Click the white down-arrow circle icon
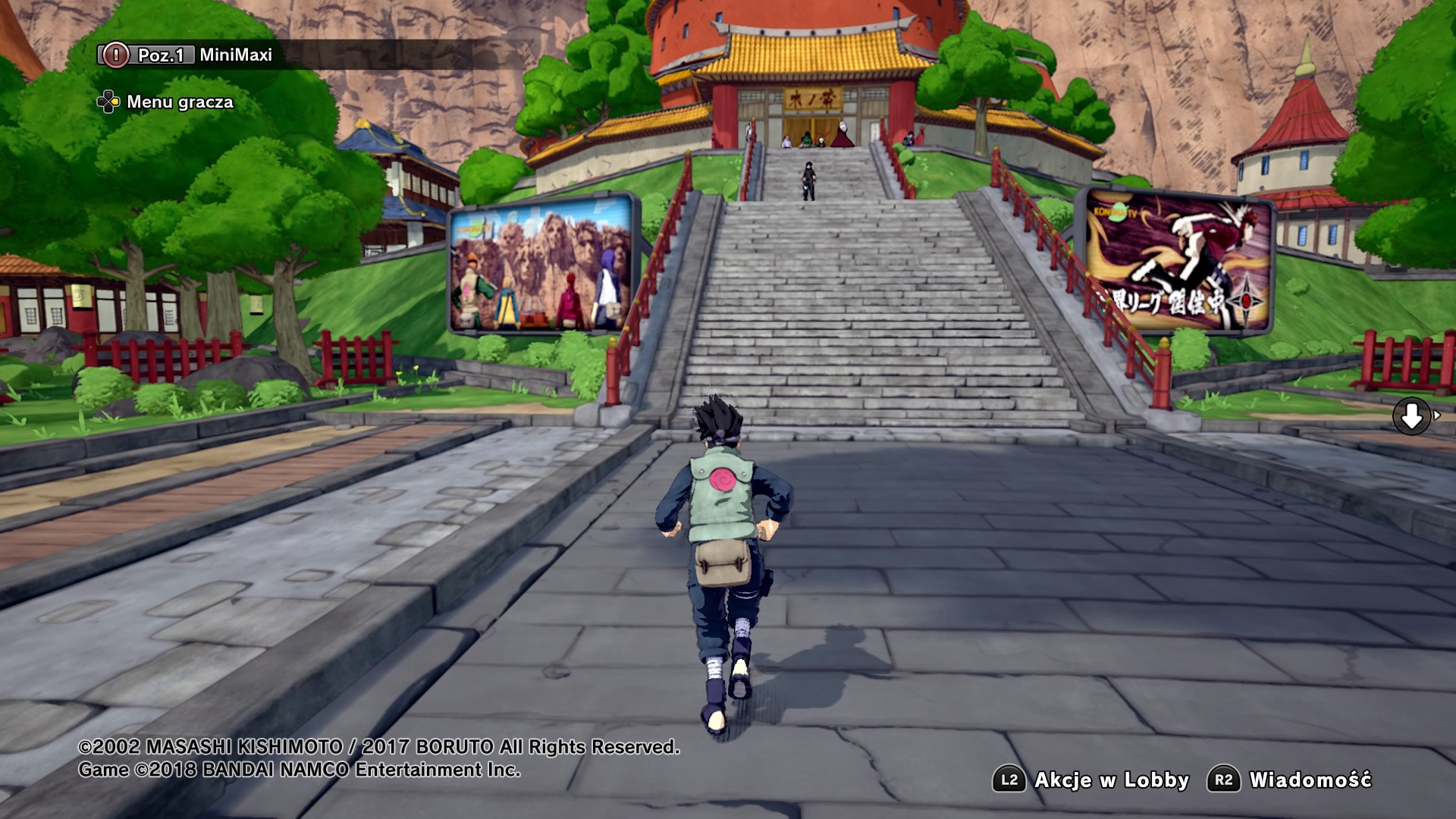 coord(1411,416)
